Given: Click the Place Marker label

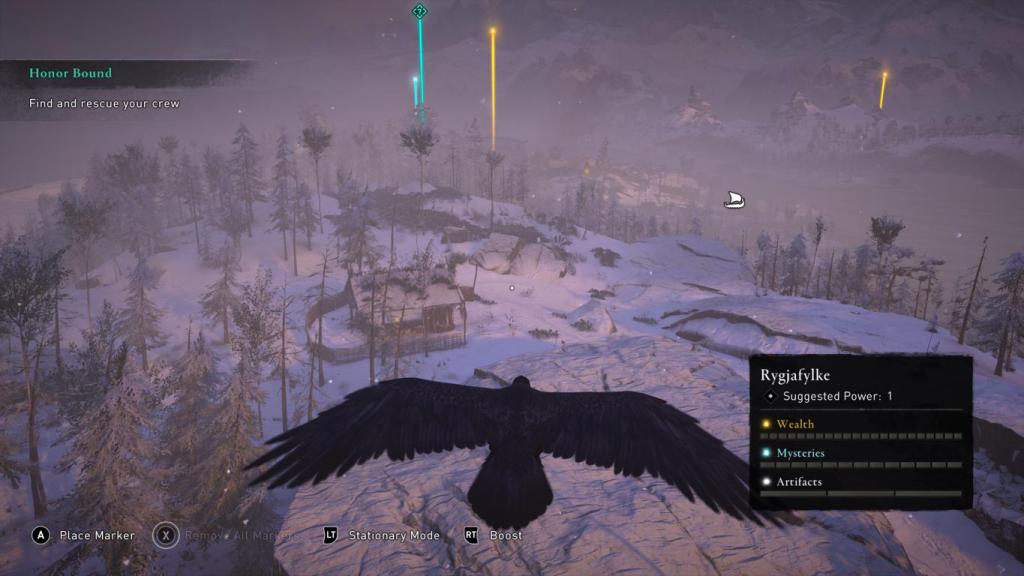Looking at the screenshot, I should pyautogui.click(x=96, y=535).
